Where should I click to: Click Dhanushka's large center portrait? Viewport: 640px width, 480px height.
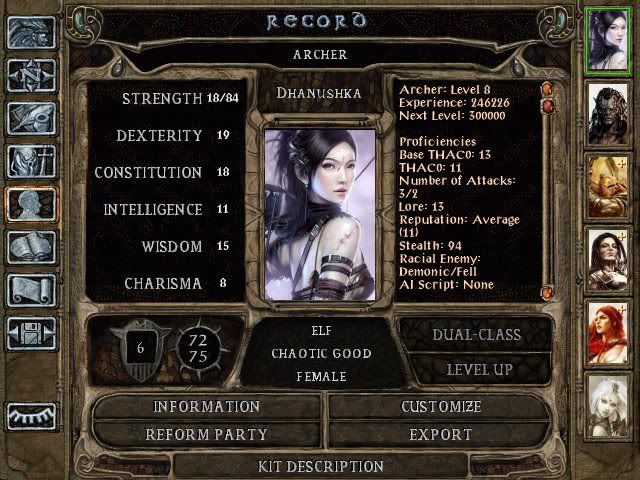[x=319, y=212]
